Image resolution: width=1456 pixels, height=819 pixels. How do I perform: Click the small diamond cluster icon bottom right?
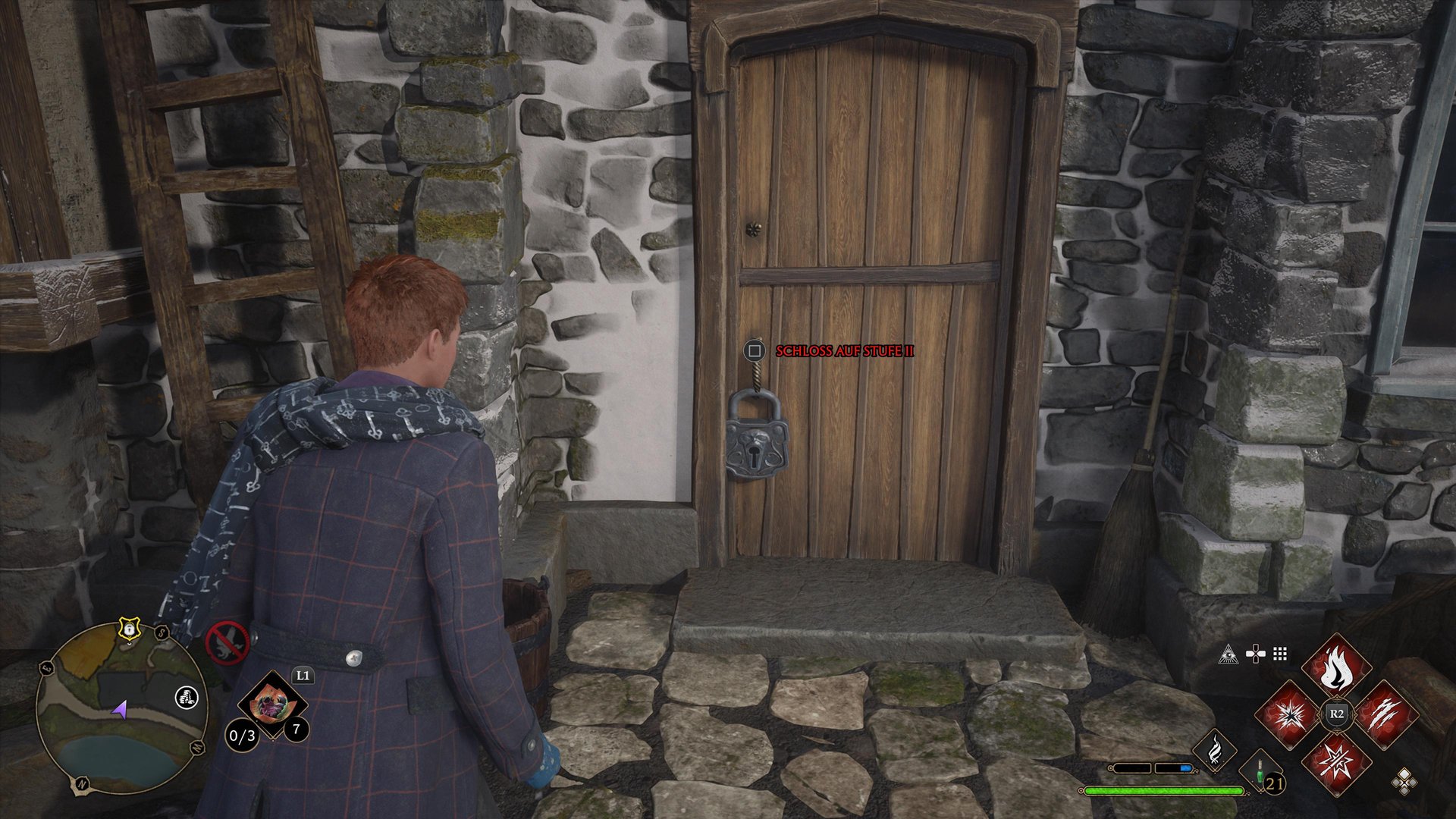[1404, 782]
